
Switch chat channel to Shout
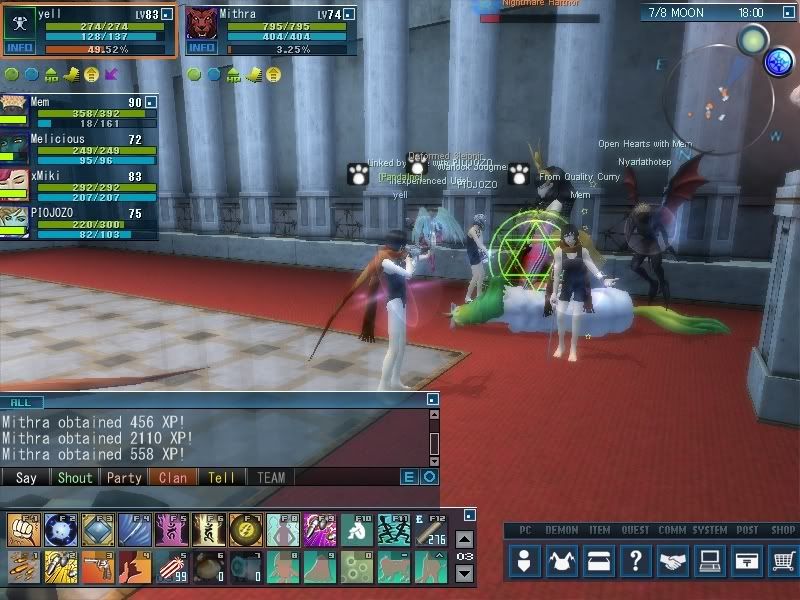(74, 478)
